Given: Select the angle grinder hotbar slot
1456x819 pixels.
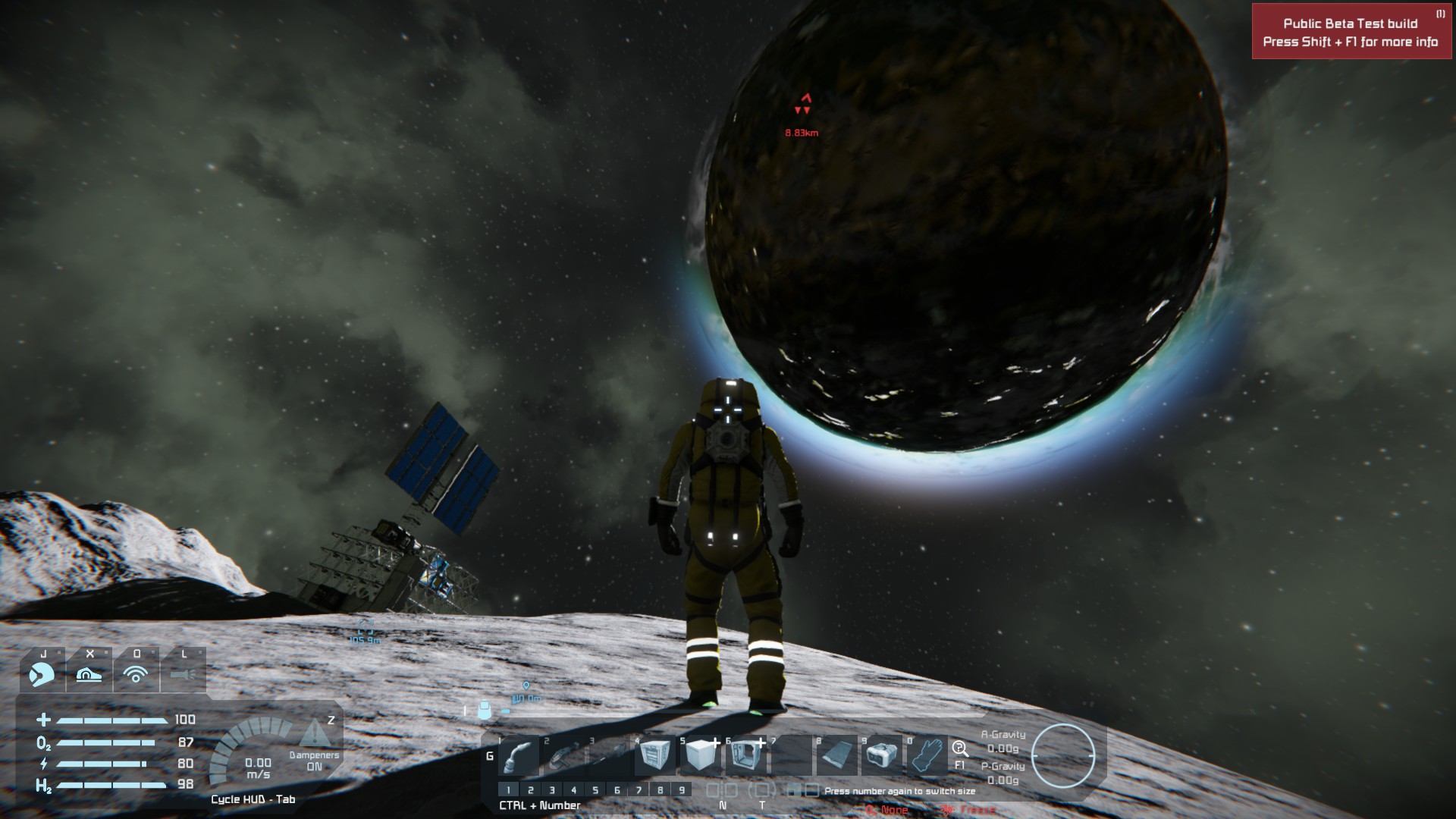Looking at the screenshot, I should click(564, 756).
